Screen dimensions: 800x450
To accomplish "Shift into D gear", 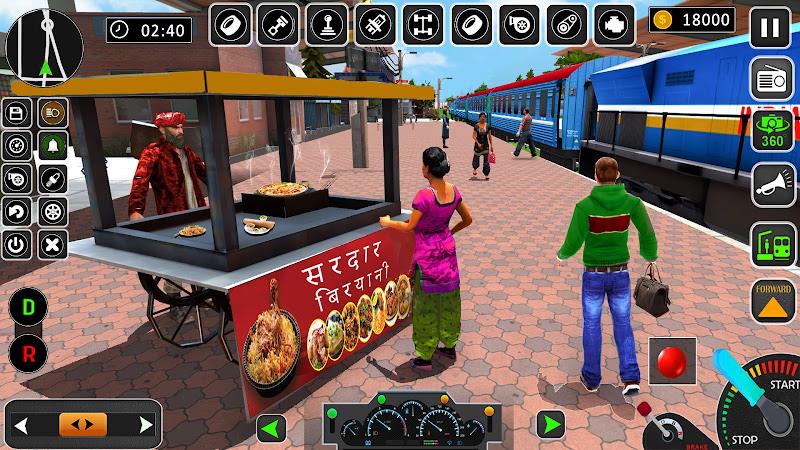I will (x=29, y=309).
